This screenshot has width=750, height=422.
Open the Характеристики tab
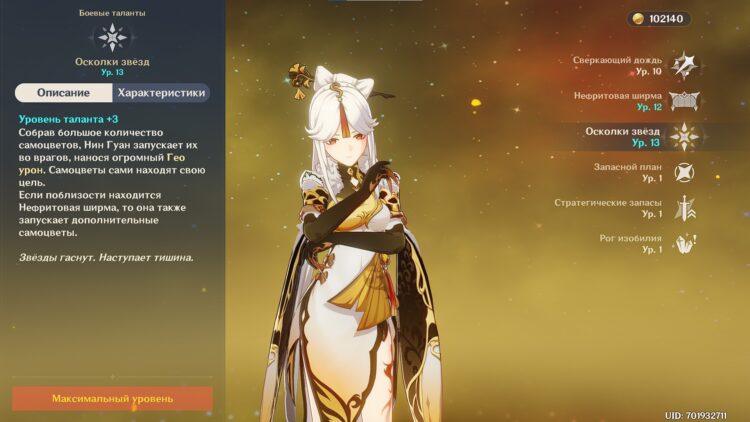tap(161, 93)
